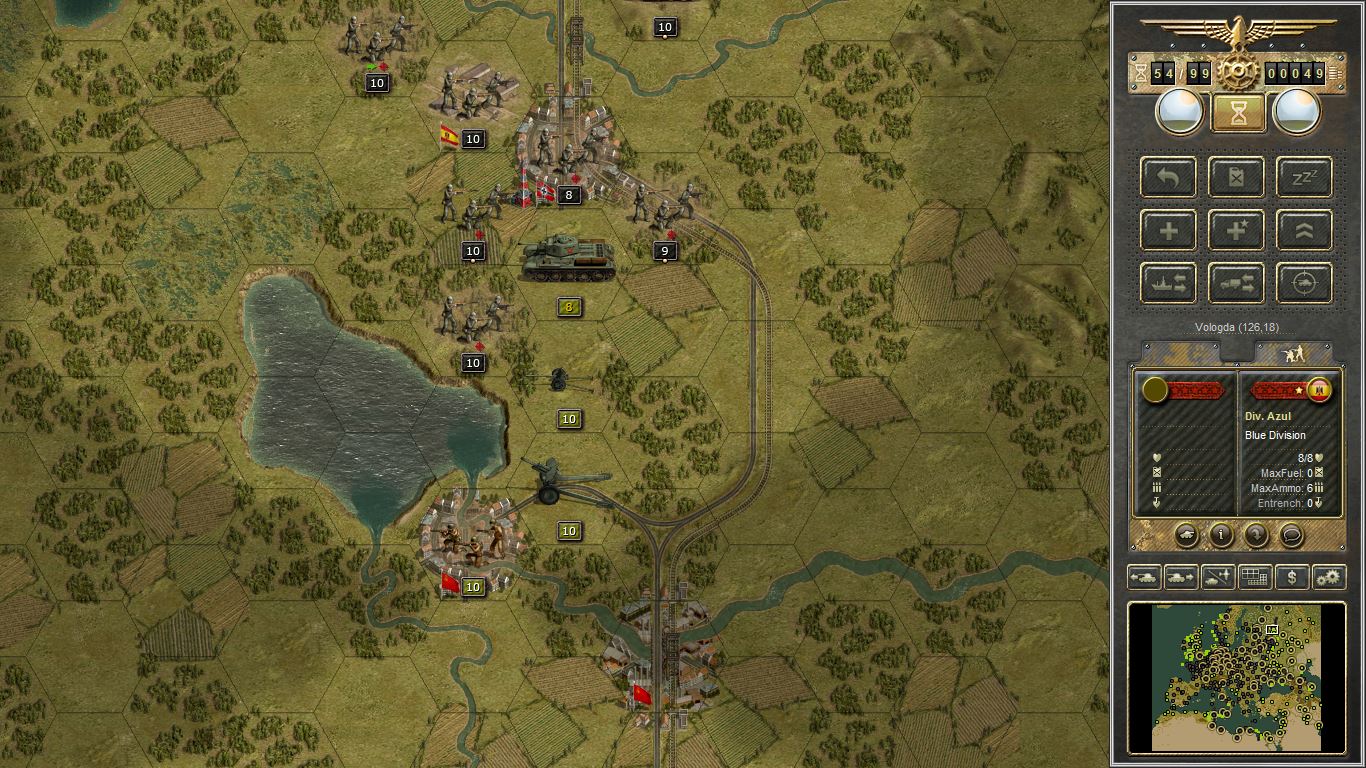Click the Europe minimap

coord(1237,676)
